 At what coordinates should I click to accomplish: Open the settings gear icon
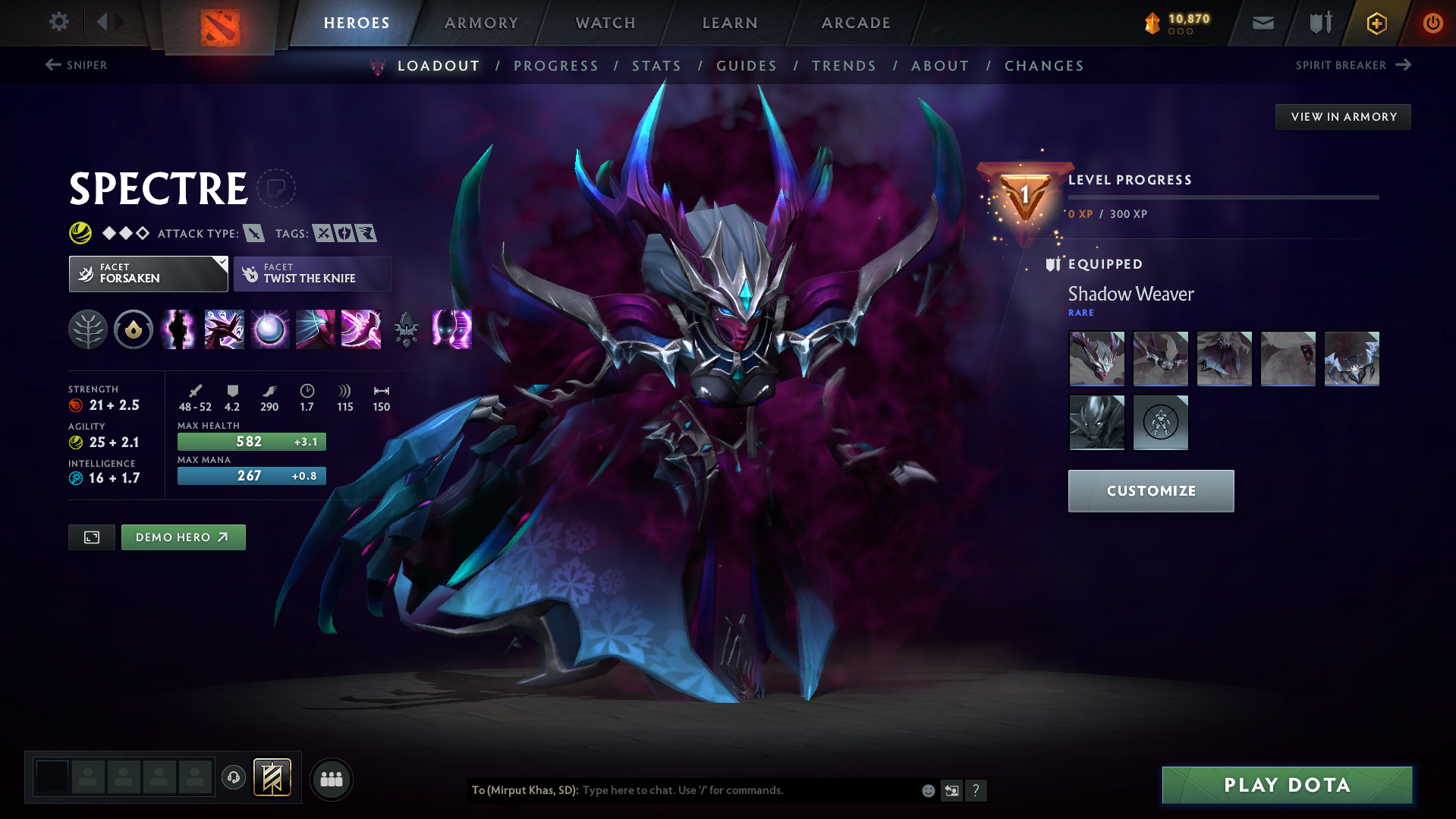[59, 22]
